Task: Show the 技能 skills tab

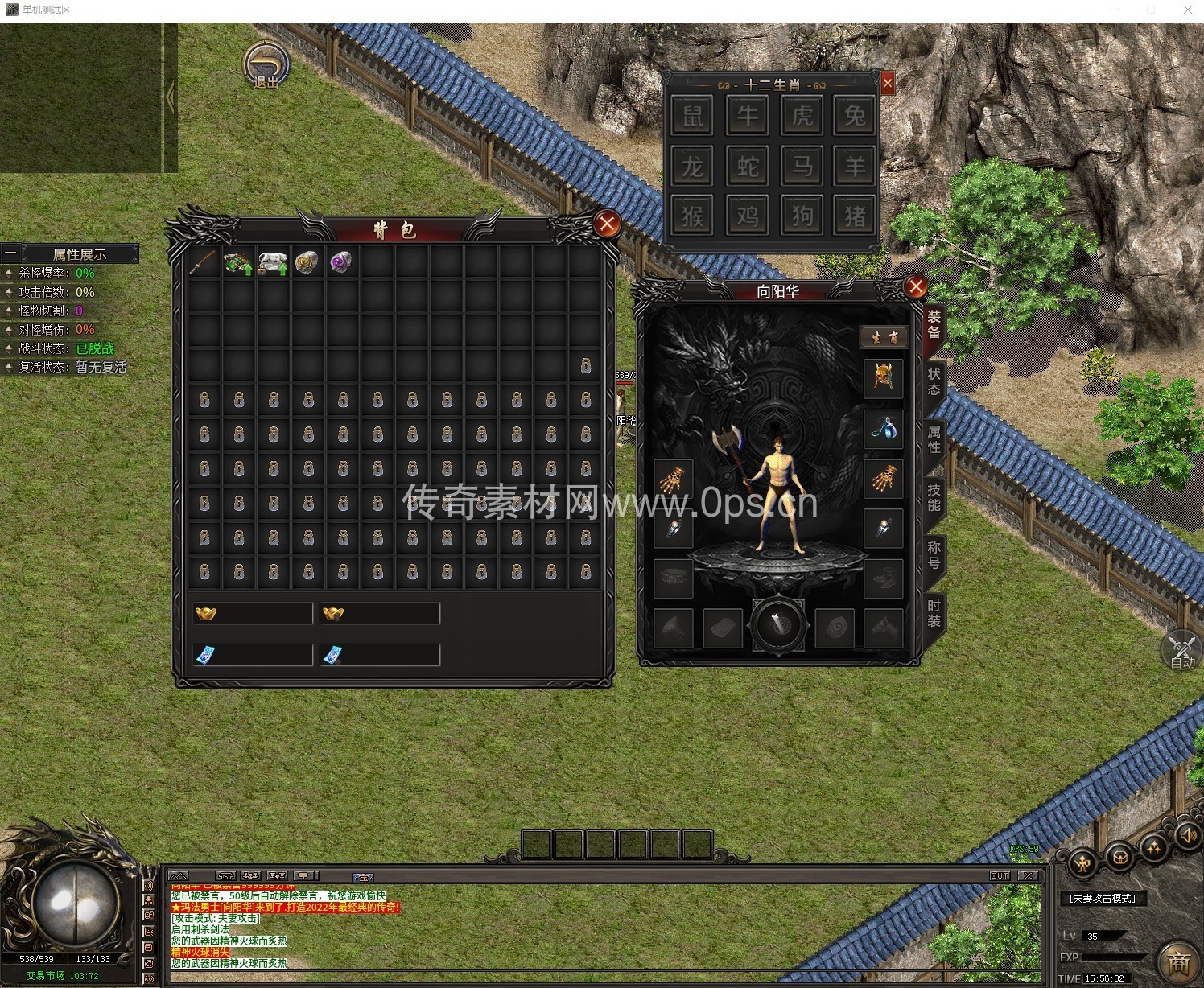Action: [x=934, y=497]
